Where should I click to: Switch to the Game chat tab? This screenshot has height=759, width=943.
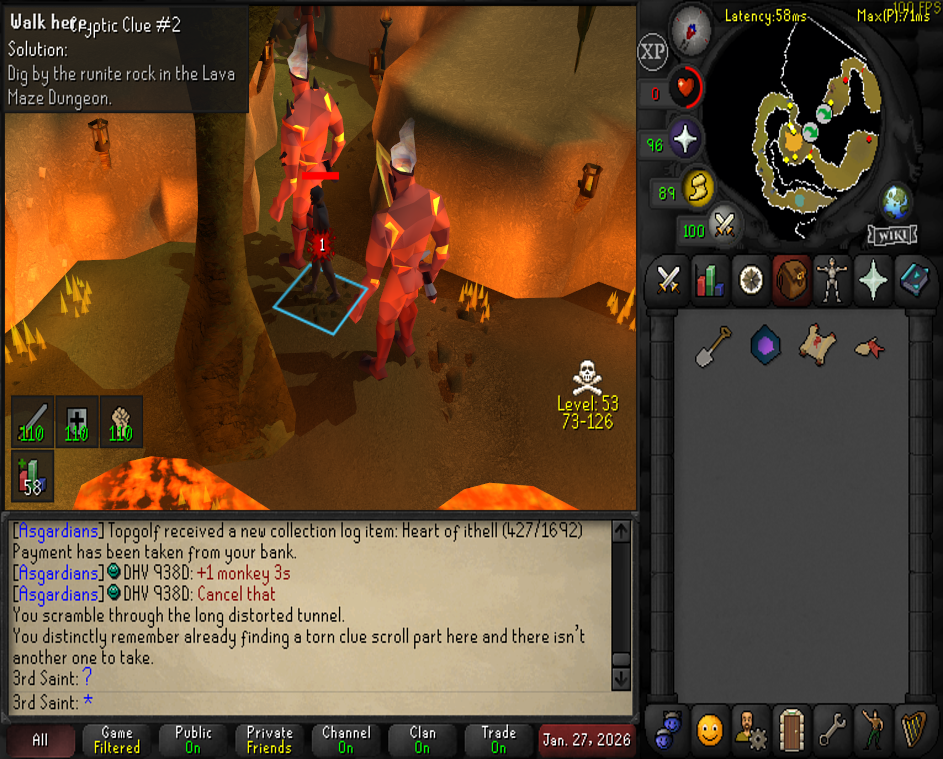point(117,740)
